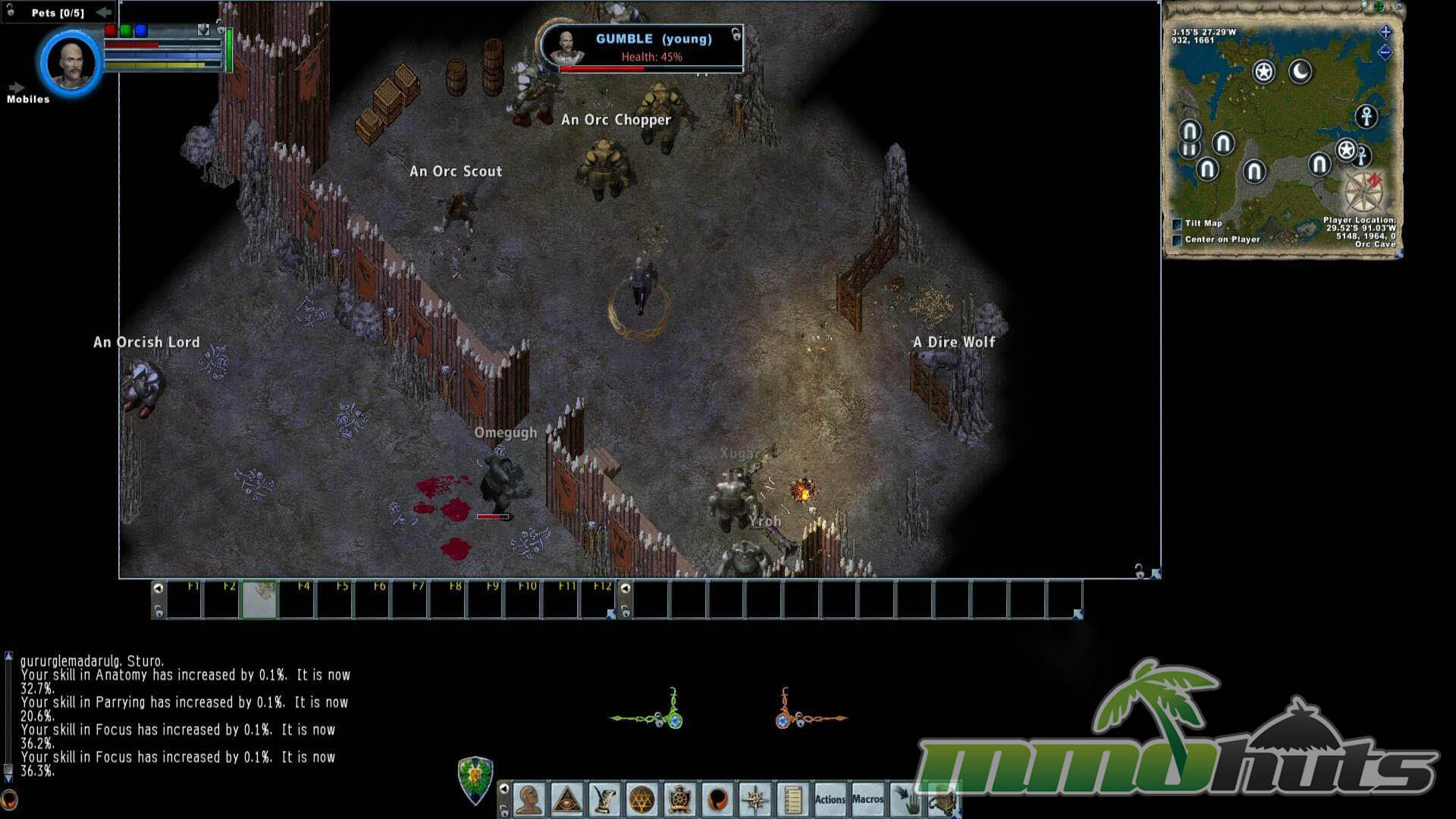Open the Macros menu button

(x=868, y=799)
